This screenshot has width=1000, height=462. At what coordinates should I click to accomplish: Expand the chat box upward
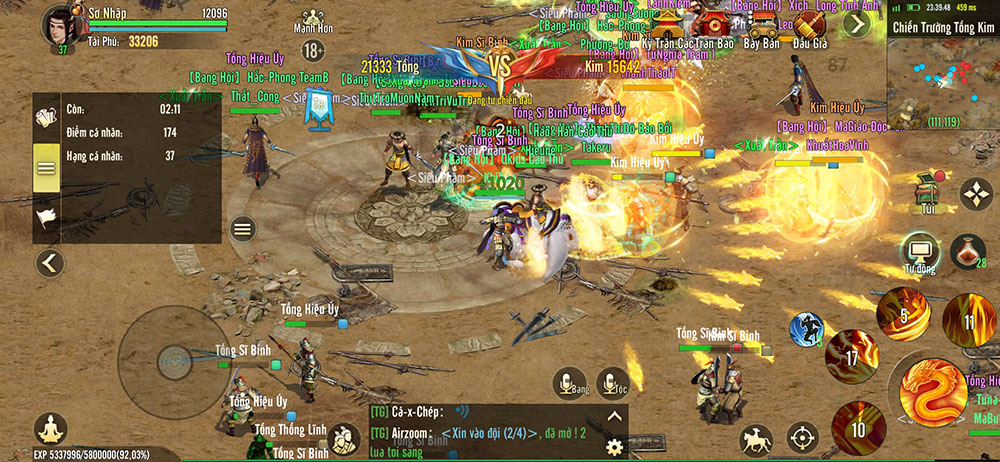(614, 416)
